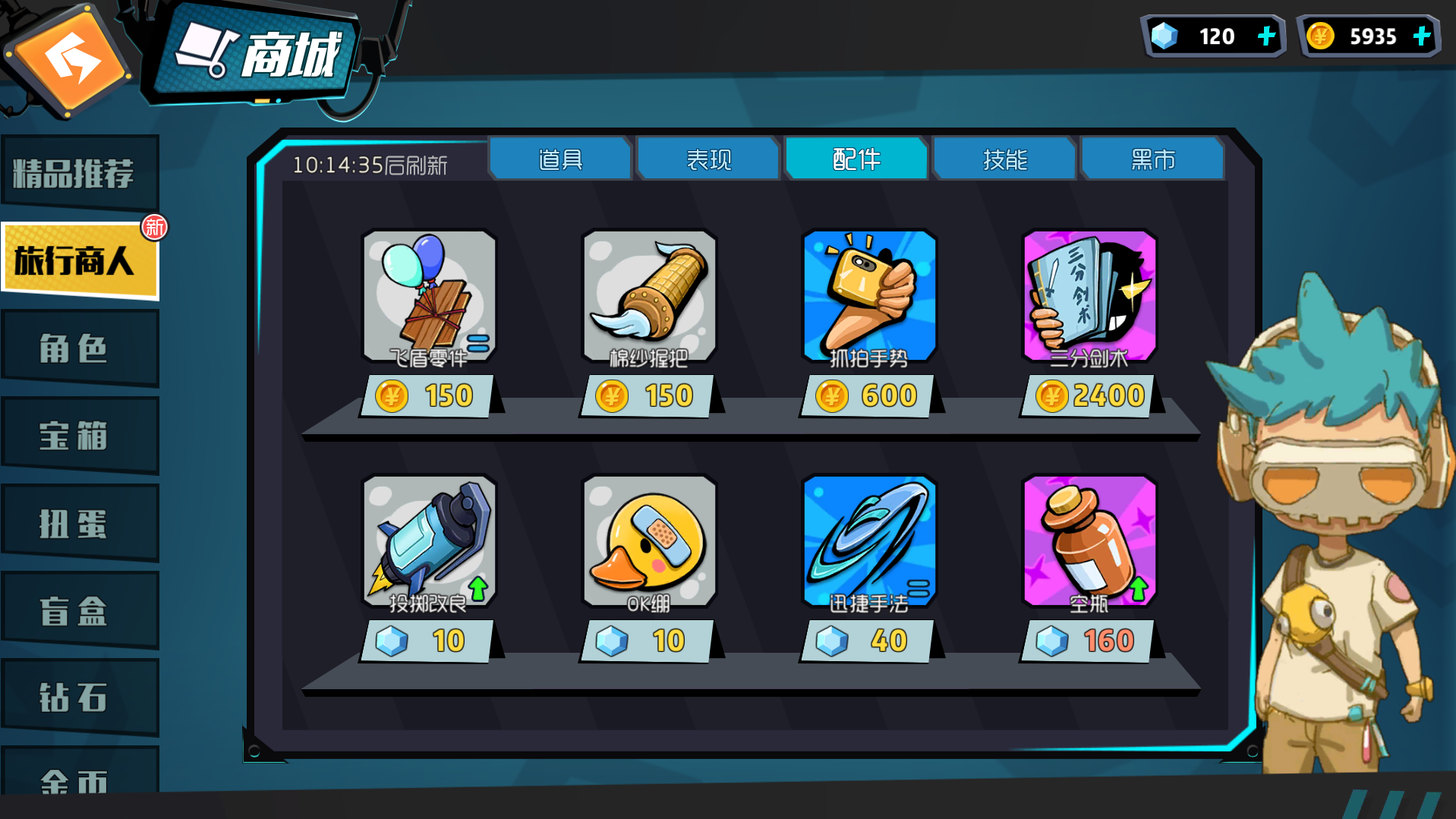The image size is (1456, 819).
Task: Click the plus next to gold balance
Action: click(x=1421, y=35)
